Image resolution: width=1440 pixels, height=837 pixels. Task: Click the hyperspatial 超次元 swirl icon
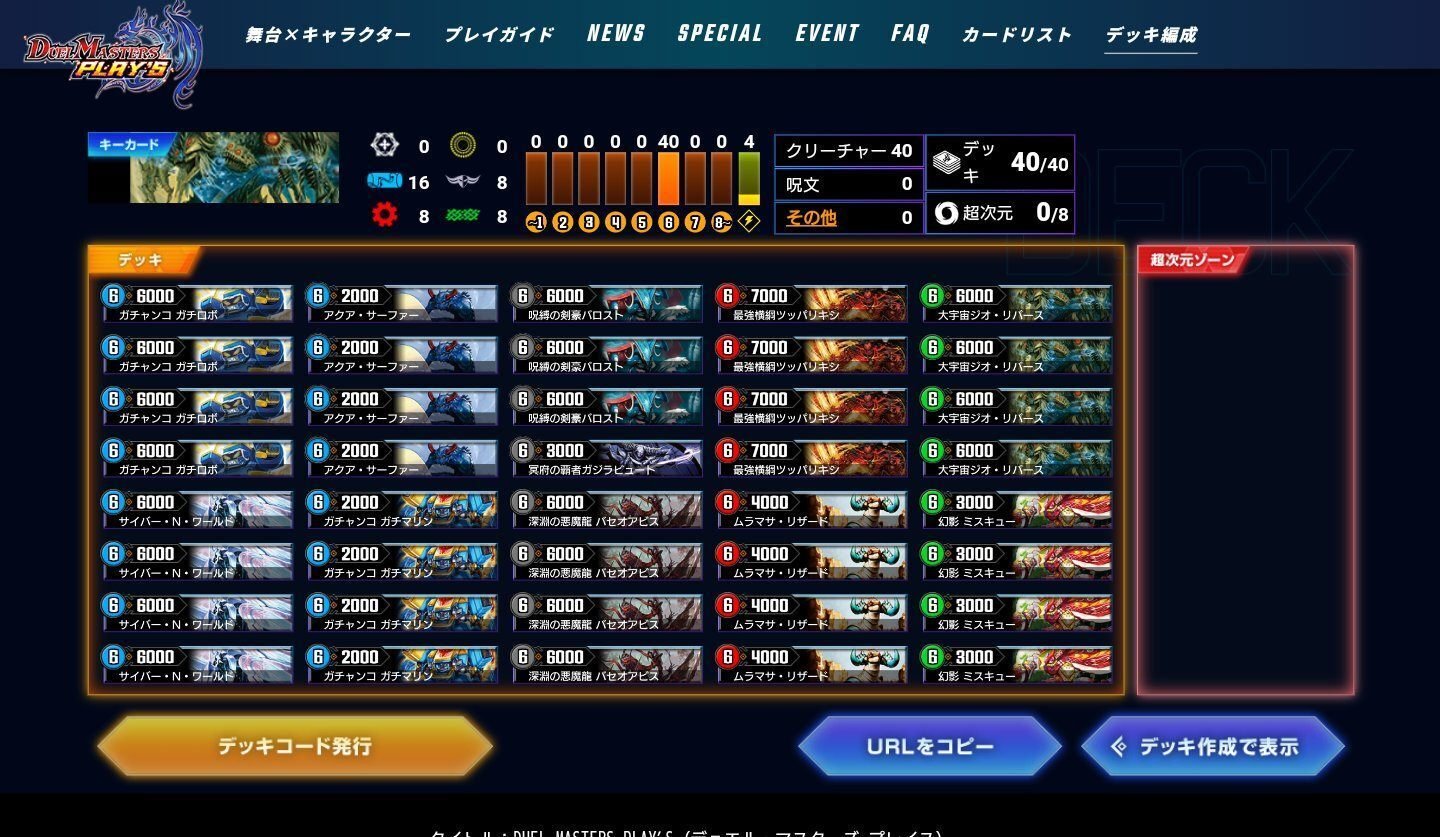pyautogui.click(x=946, y=213)
